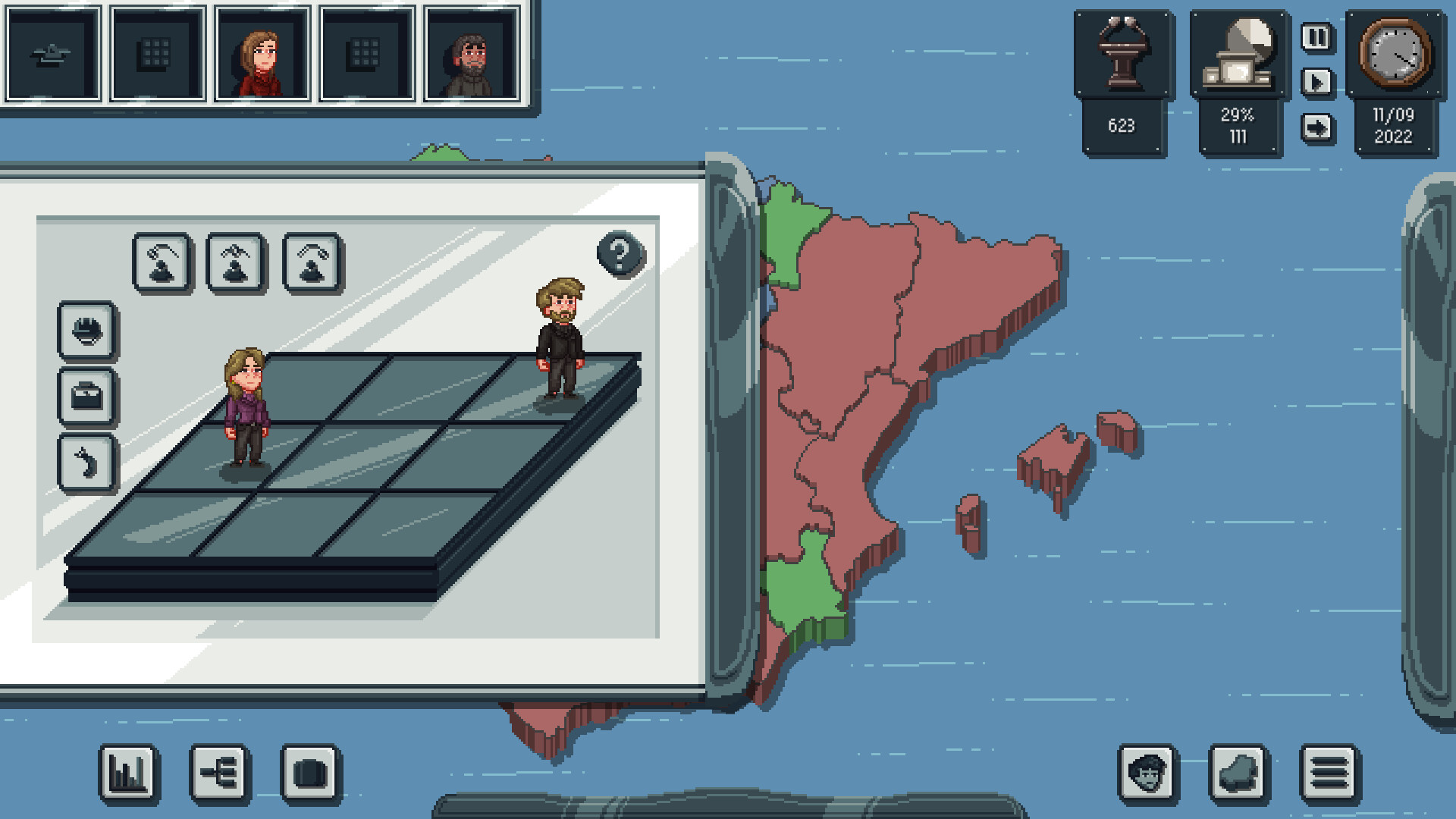Click the bar chart icon at bottom left

[x=129, y=774]
